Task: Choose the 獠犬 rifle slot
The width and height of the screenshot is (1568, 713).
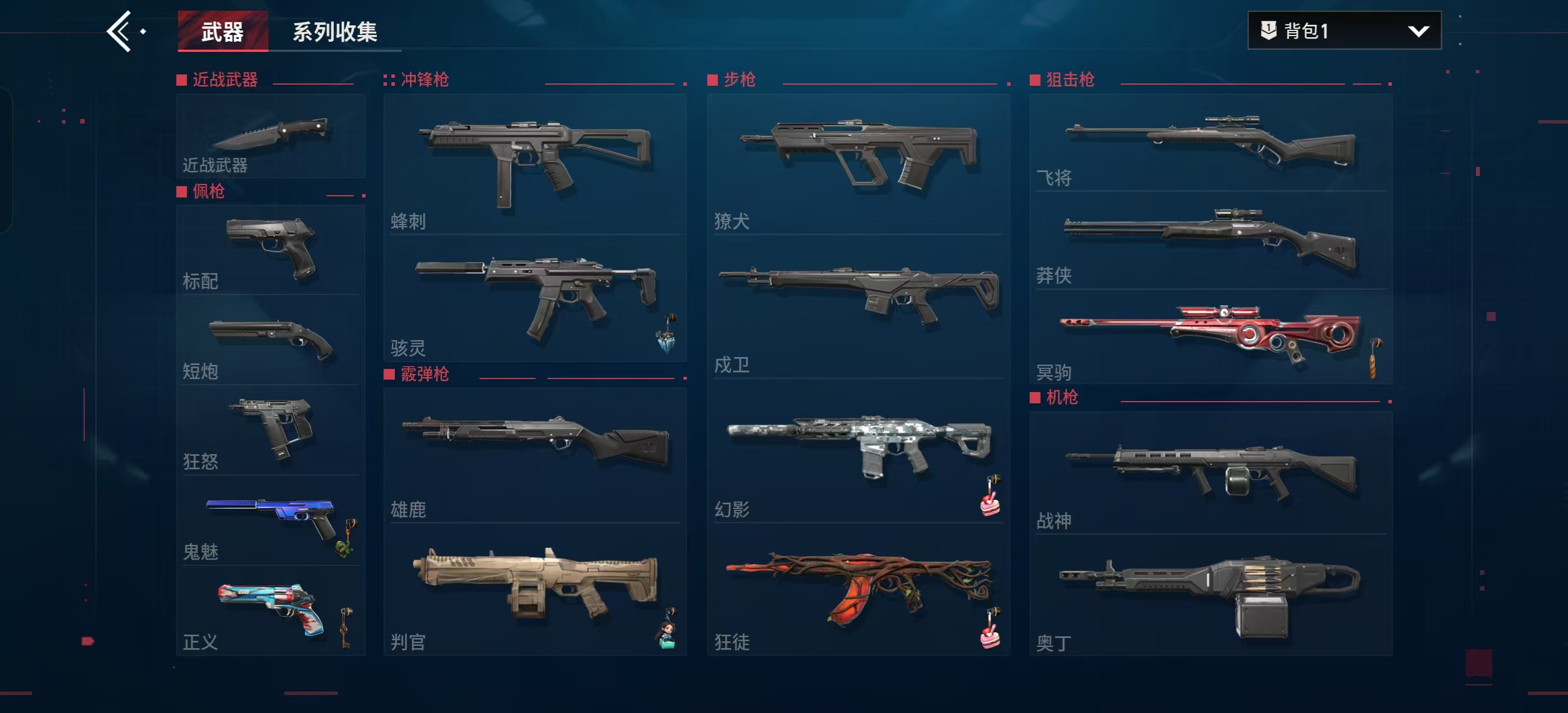Action: tap(858, 163)
